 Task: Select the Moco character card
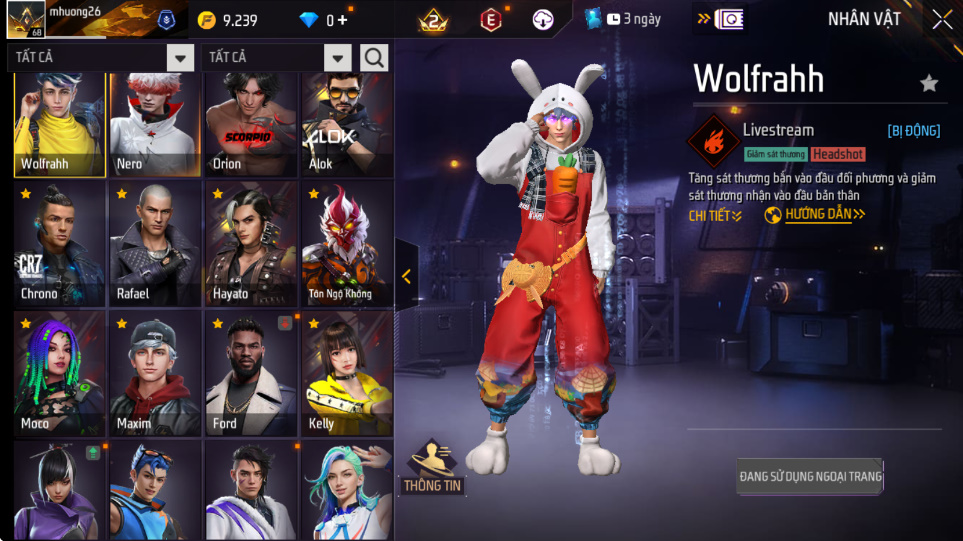pyautogui.click(x=59, y=373)
